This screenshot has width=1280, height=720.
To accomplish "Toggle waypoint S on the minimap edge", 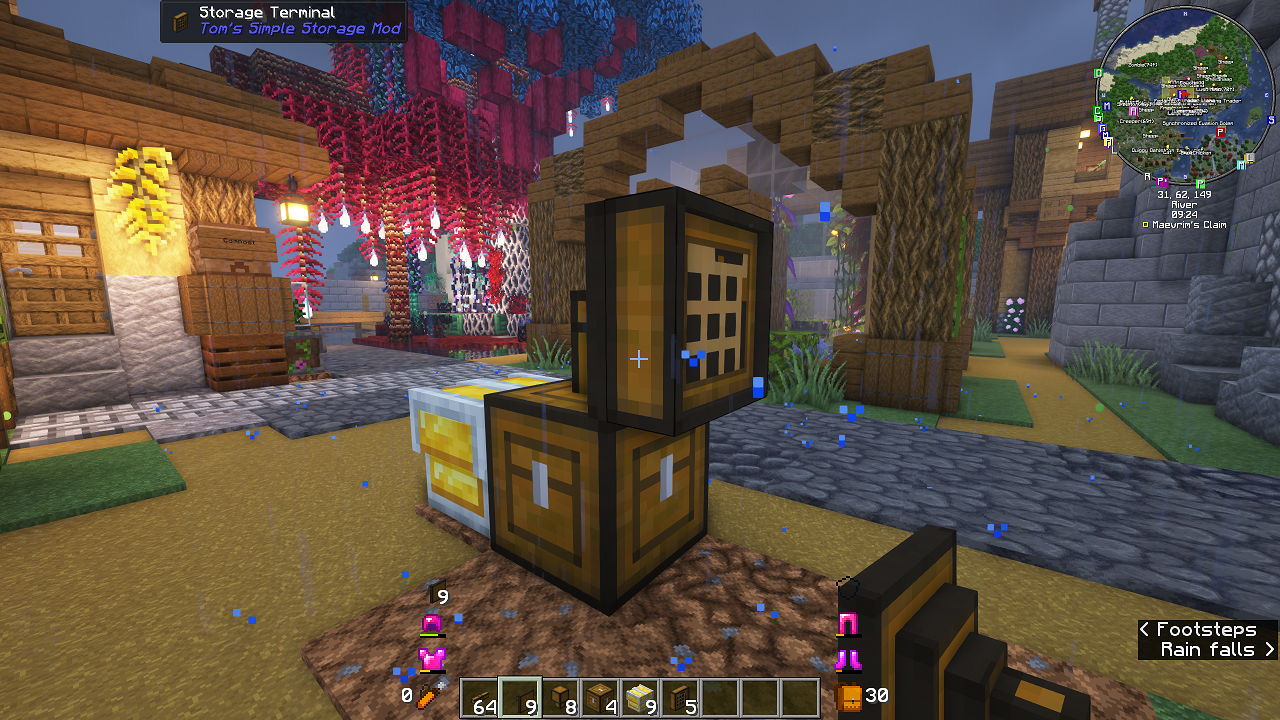I will tap(1271, 120).
